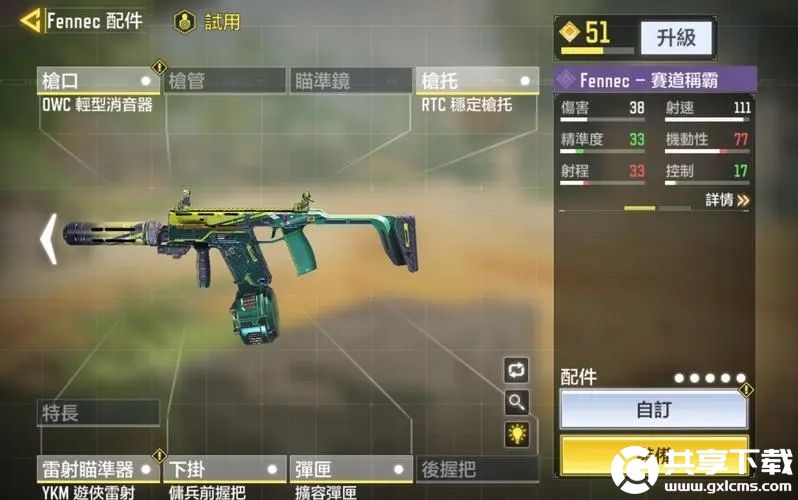Select the 雷射瞄準器 laser slot
The height and width of the screenshot is (500, 798).
[98, 469]
